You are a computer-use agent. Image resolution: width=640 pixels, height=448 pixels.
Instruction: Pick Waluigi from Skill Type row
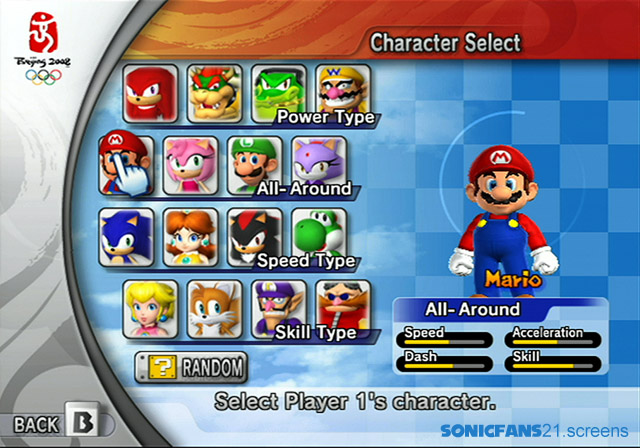[x=278, y=308]
